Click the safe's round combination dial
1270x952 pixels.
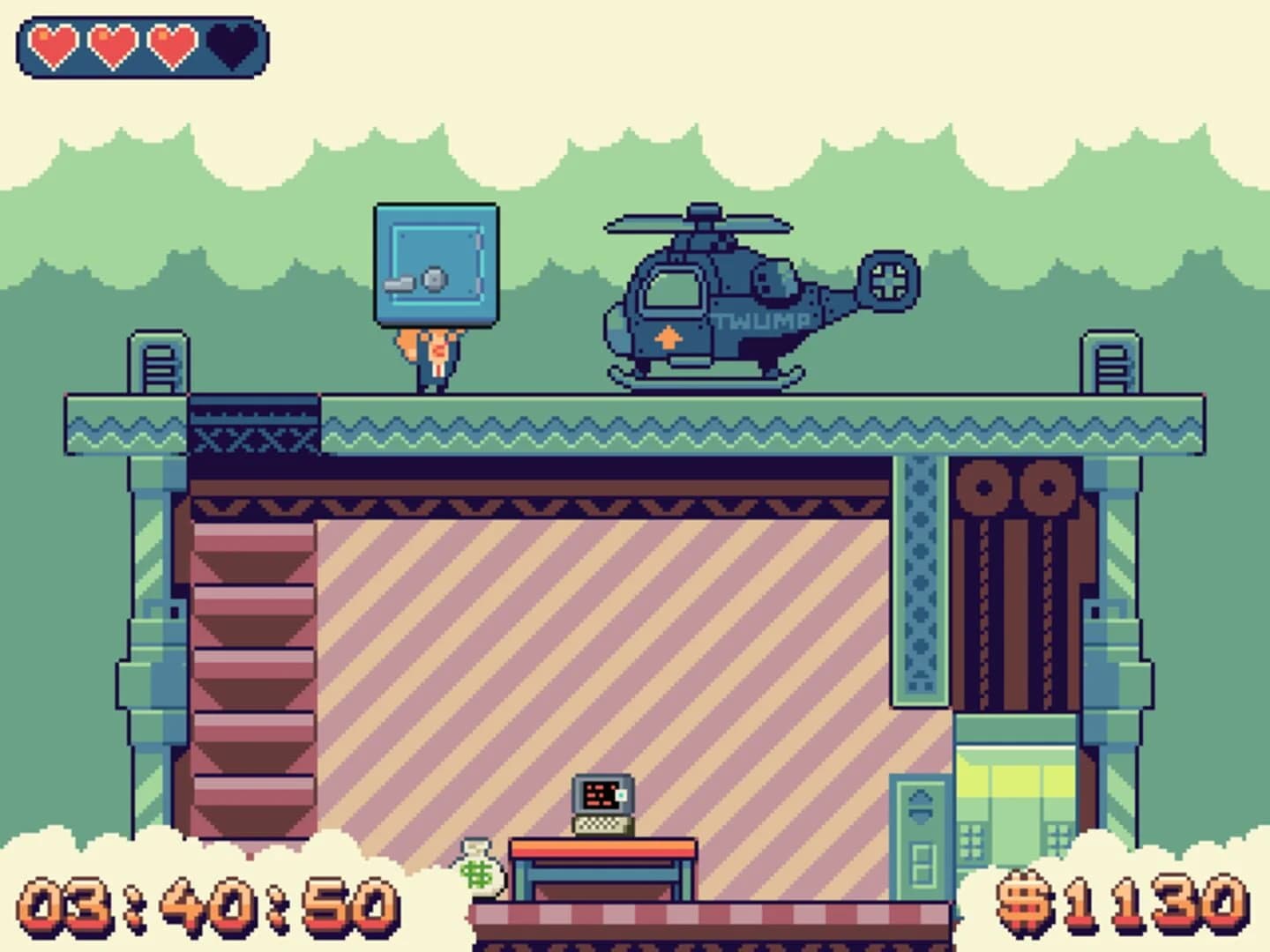pos(435,279)
